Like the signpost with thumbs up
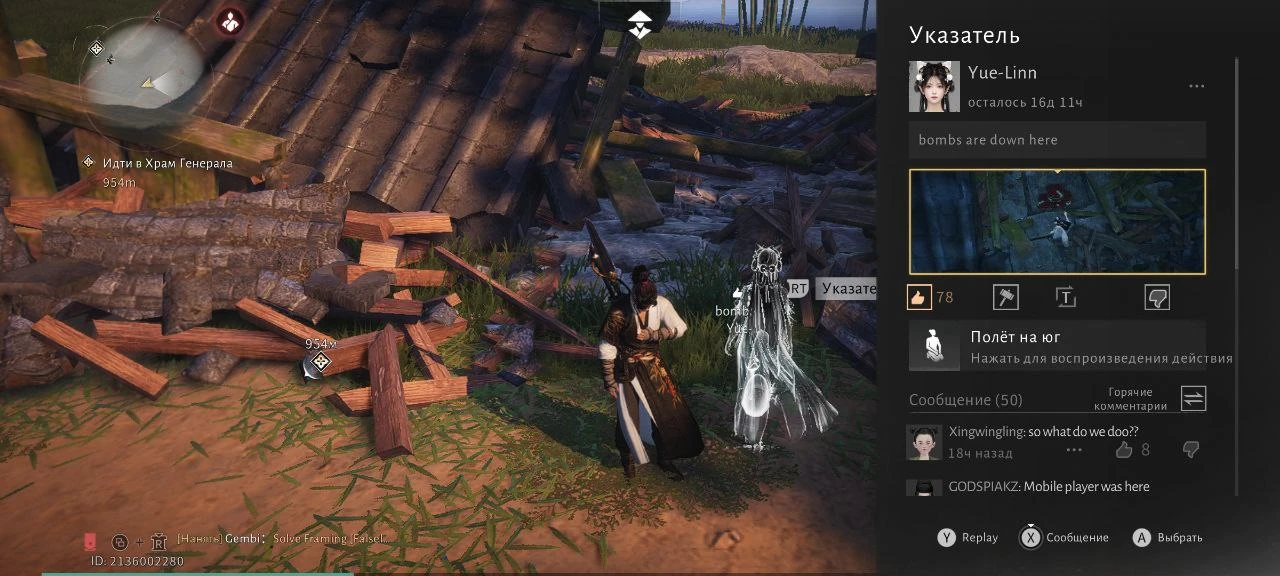This screenshot has width=1280, height=576. 919,297
